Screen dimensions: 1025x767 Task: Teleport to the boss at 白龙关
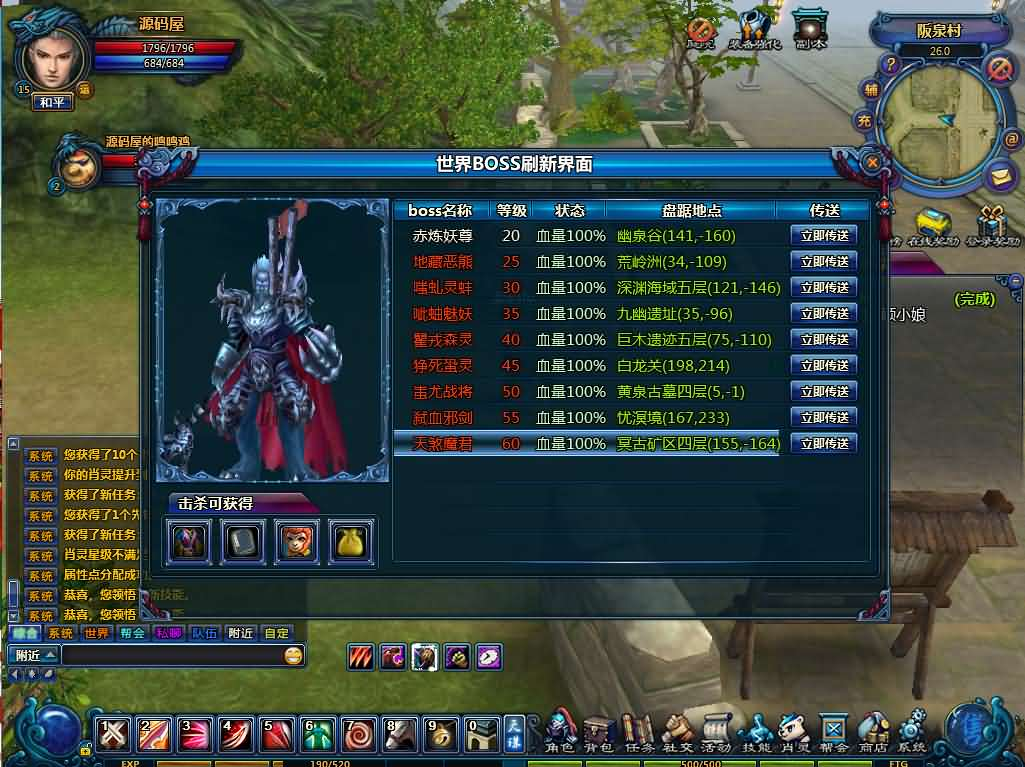(823, 366)
